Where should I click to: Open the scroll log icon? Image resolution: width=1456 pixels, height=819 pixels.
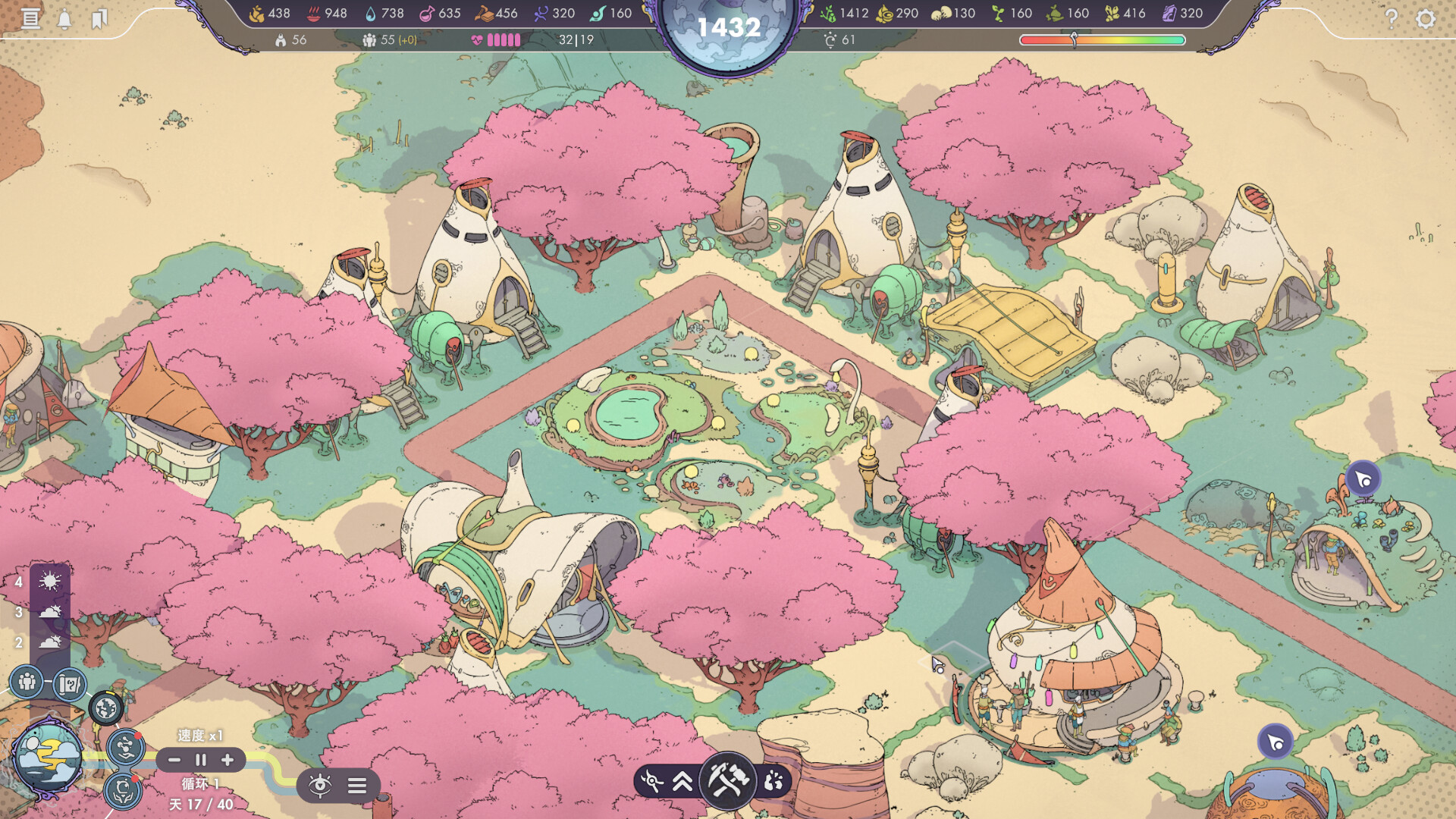pos(30,18)
